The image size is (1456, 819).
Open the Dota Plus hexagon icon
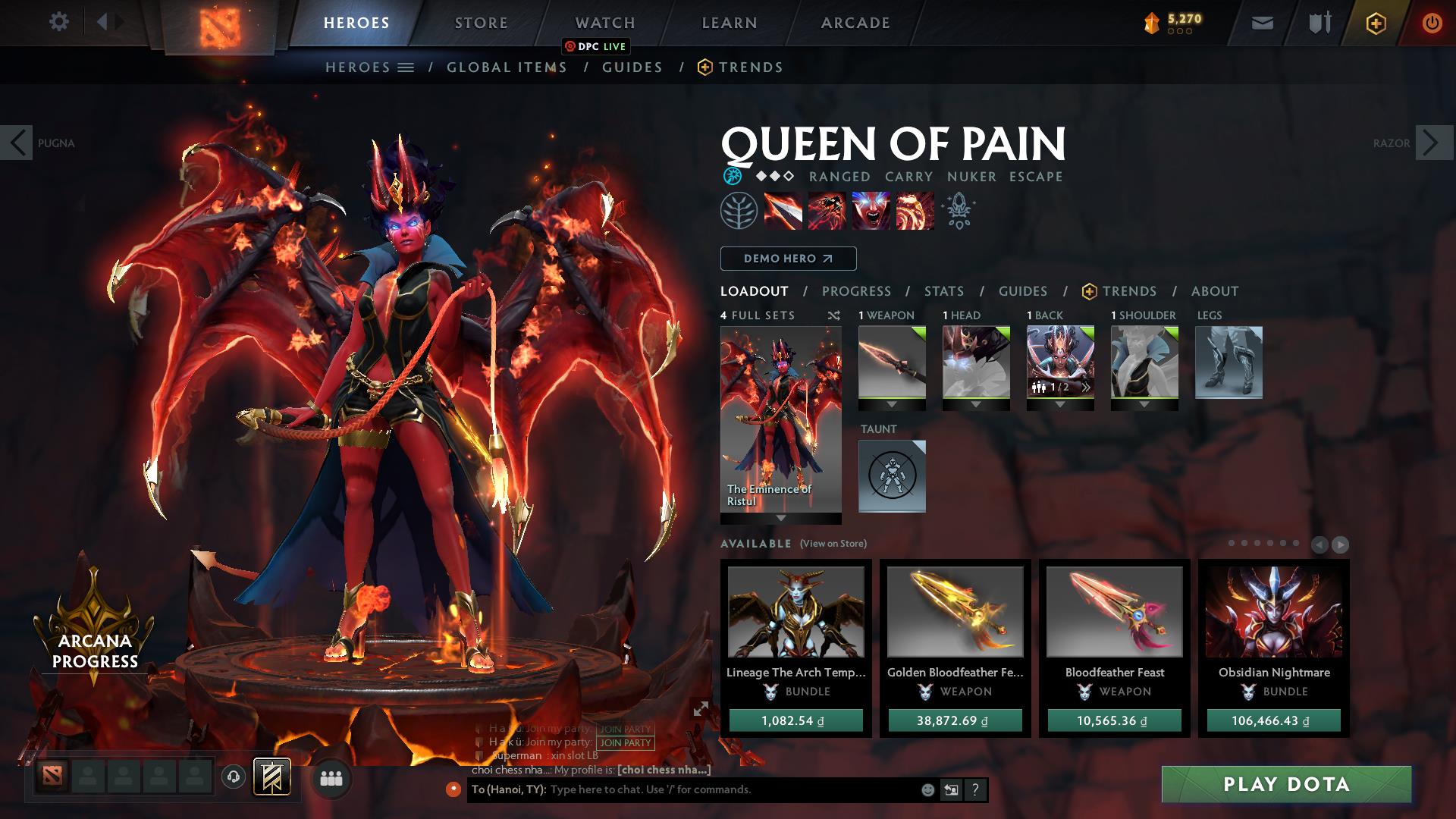[1376, 22]
